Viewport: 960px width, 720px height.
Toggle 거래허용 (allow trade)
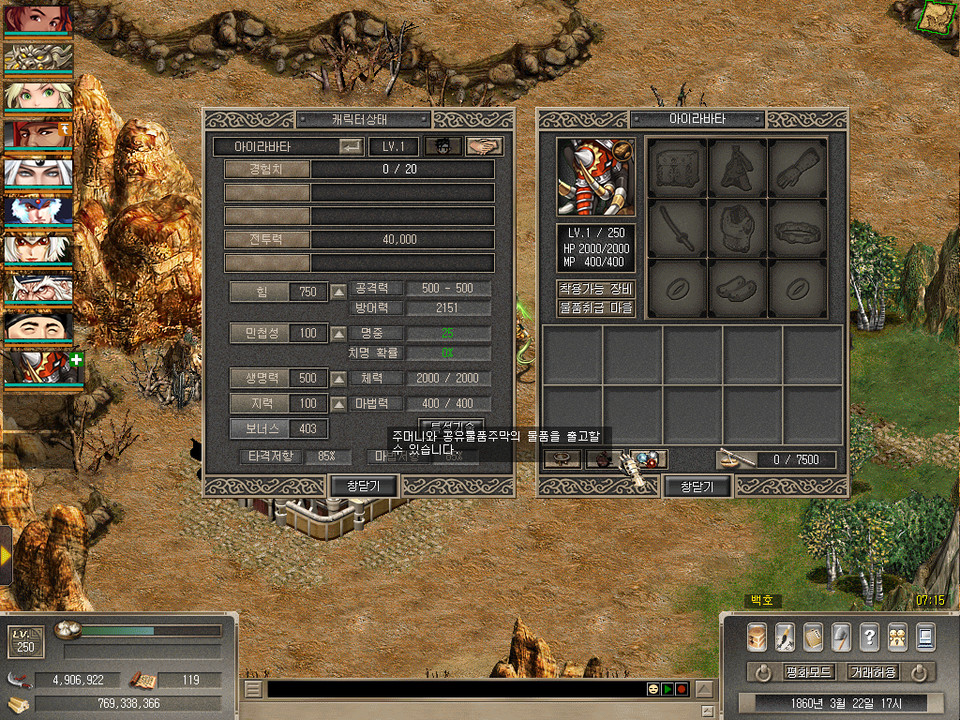click(873, 672)
